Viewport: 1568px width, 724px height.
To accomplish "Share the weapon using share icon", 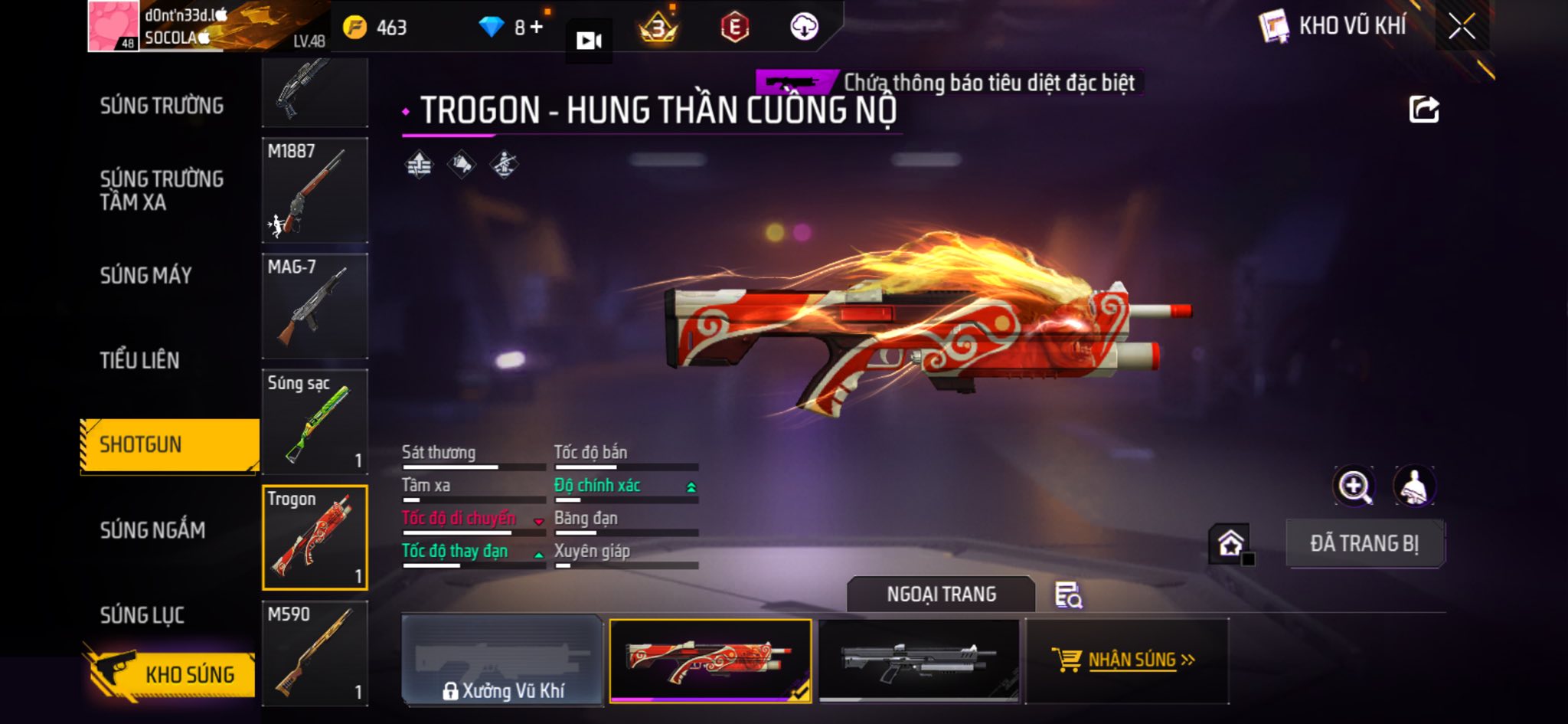I will [1423, 110].
